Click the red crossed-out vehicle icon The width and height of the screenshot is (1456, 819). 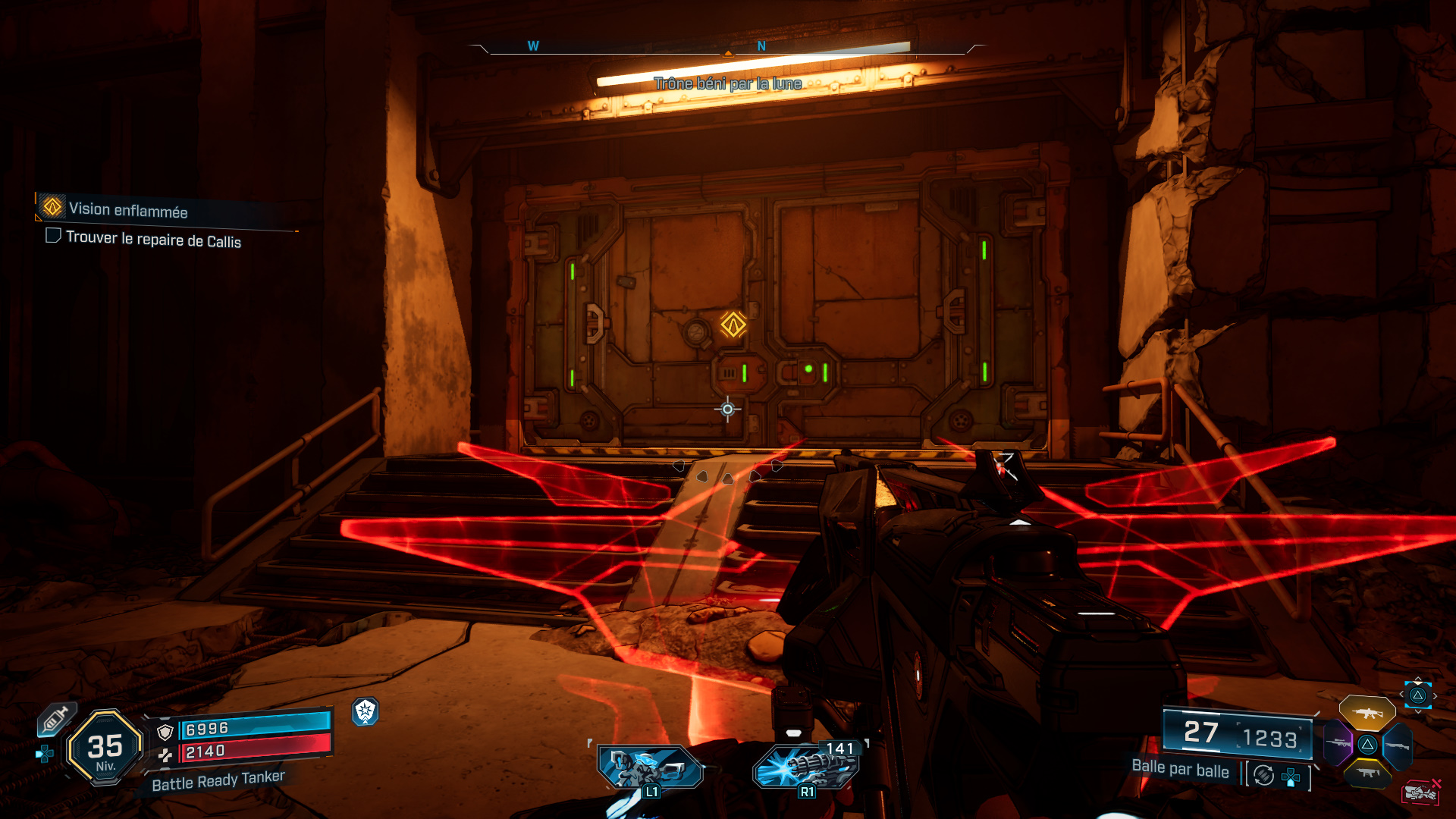[1420, 793]
